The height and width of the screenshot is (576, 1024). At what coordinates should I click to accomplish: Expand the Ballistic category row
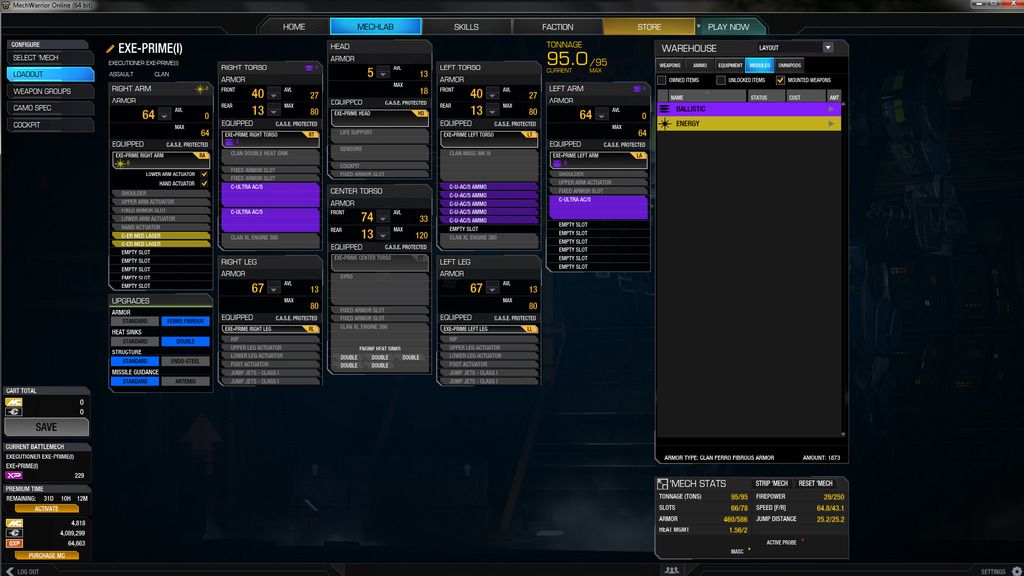(x=749, y=108)
